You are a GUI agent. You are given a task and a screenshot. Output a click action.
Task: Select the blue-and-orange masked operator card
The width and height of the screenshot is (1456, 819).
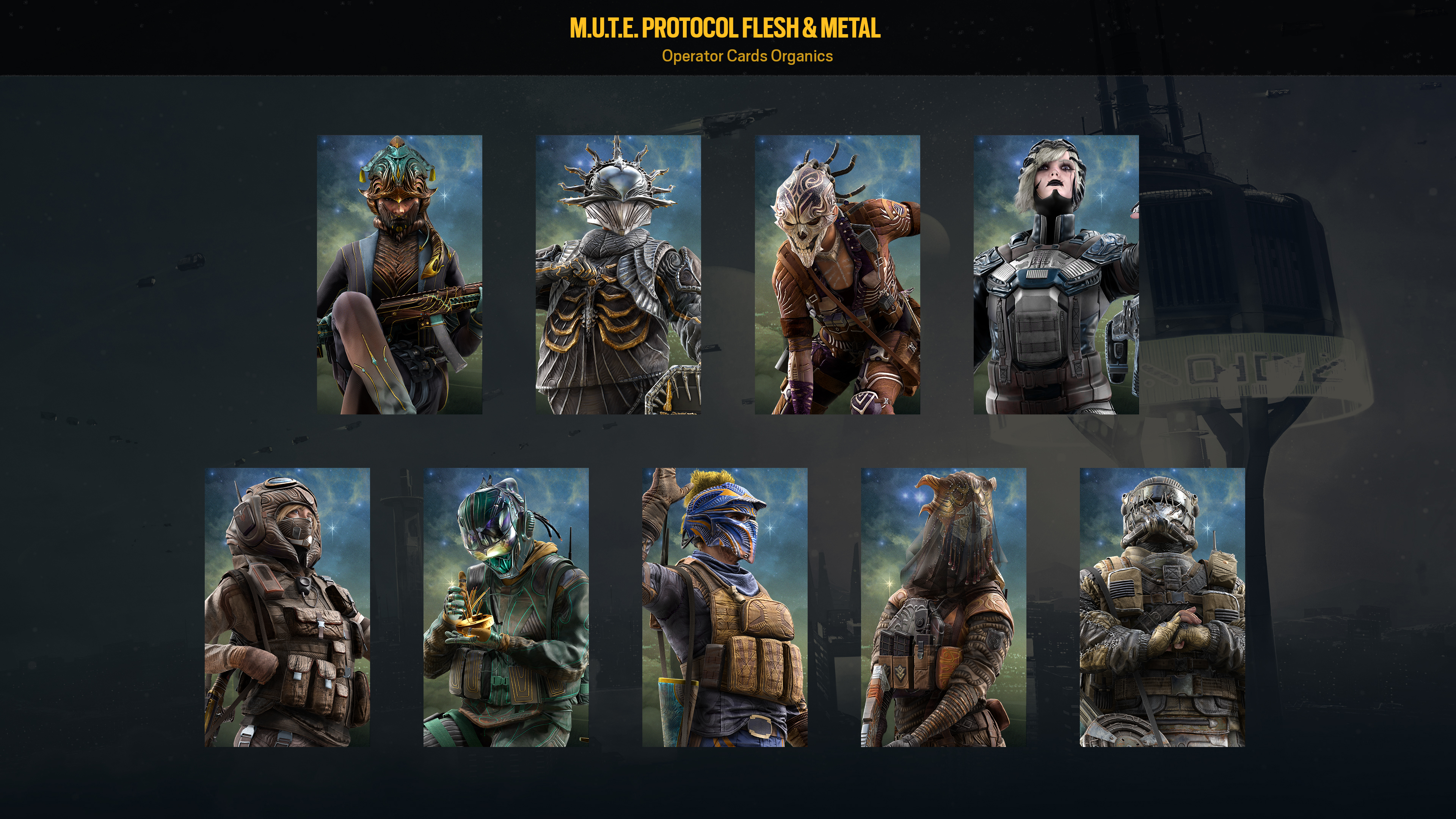pyautogui.click(x=725, y=607)
